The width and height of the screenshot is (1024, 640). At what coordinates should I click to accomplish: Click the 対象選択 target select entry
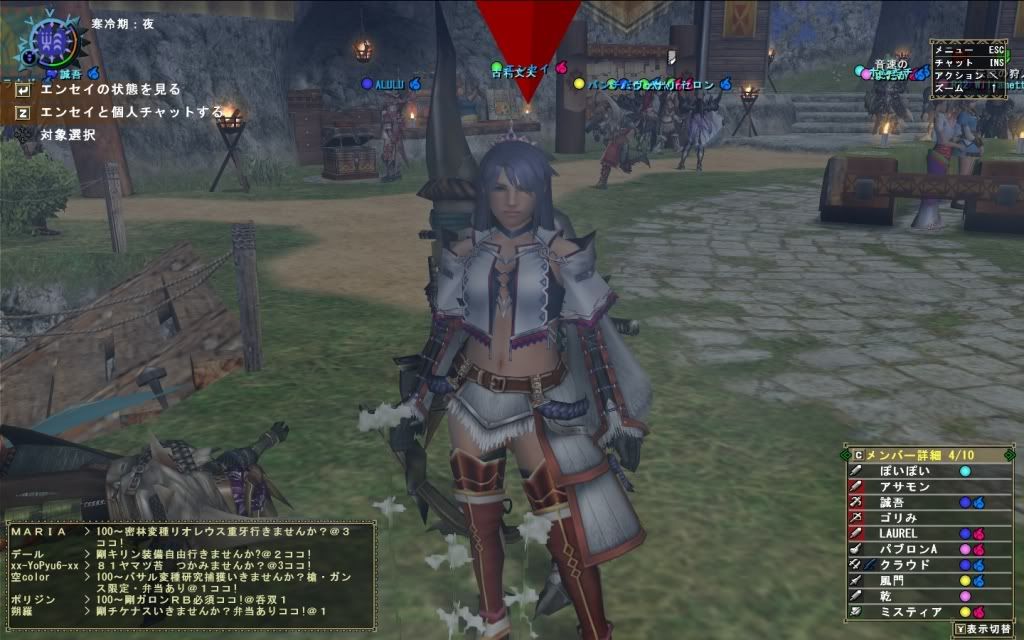coord(67,134)
